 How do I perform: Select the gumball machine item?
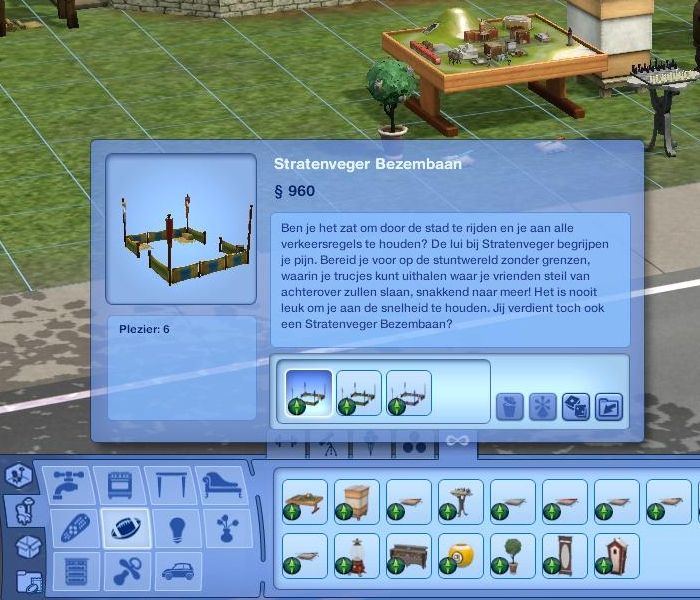coord(357,556)
